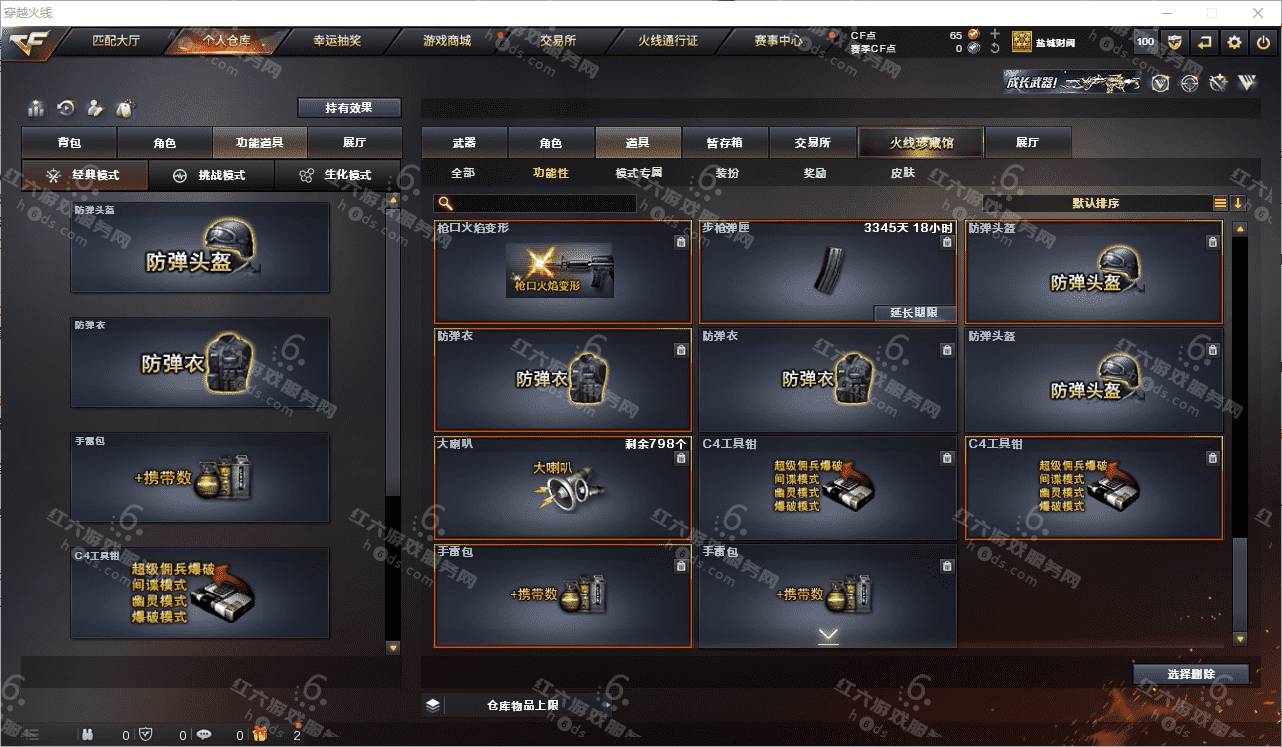The height and width of the screenshot is (747, 1282).
Task: Click the 选择删除 button
Action: (x=1190, y=674)
